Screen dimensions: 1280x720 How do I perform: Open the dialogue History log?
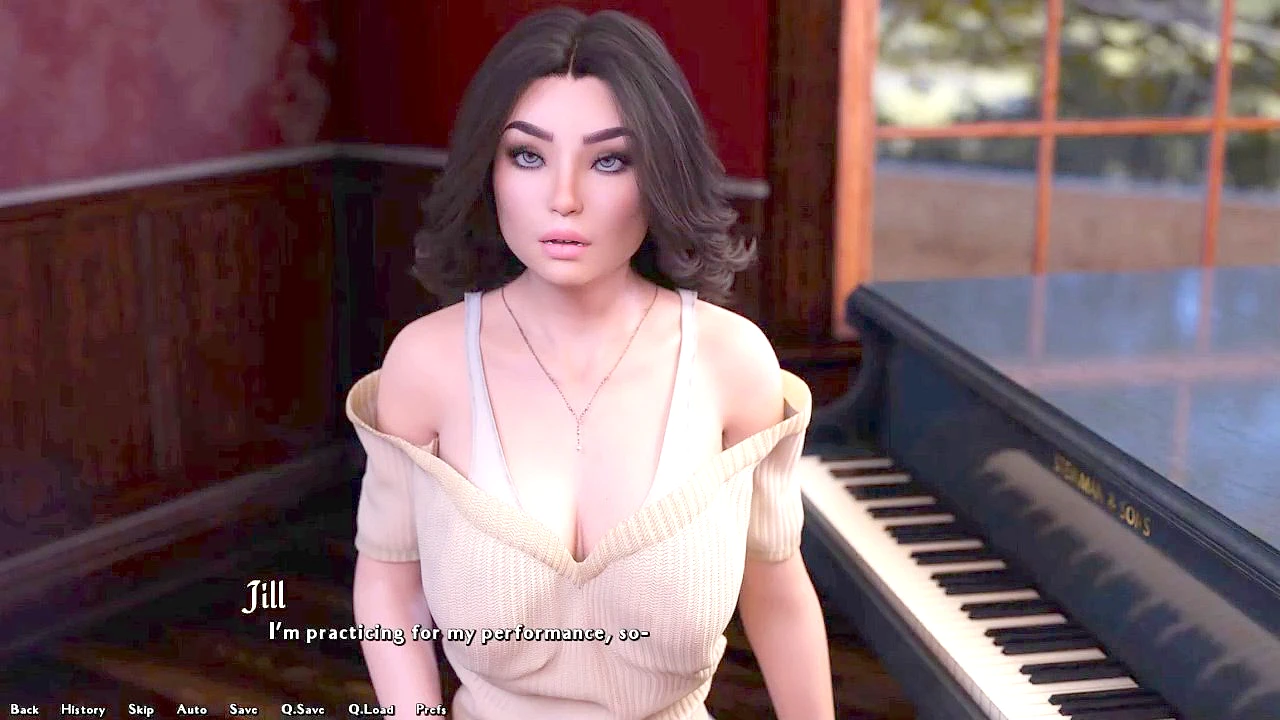pos(83,709)
